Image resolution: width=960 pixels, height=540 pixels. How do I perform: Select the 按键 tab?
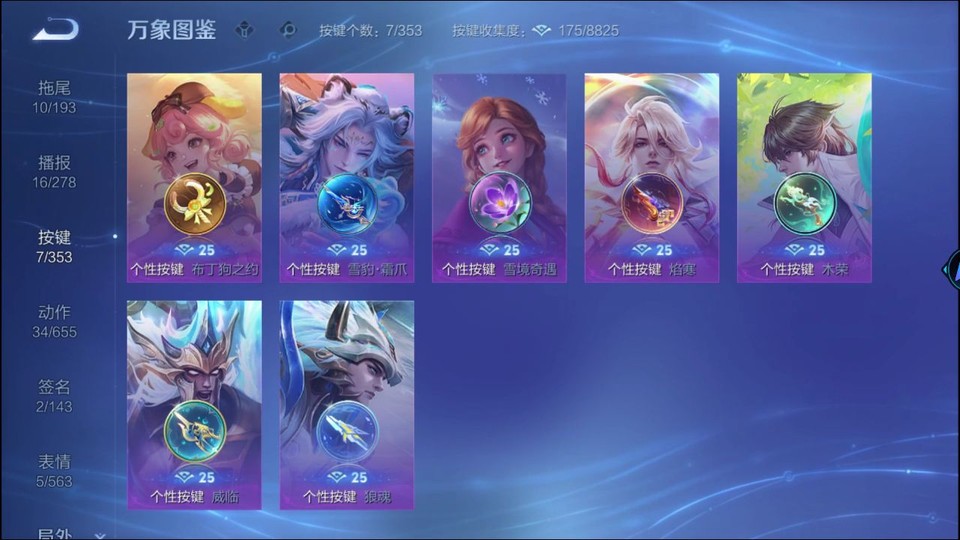[54, 246]
